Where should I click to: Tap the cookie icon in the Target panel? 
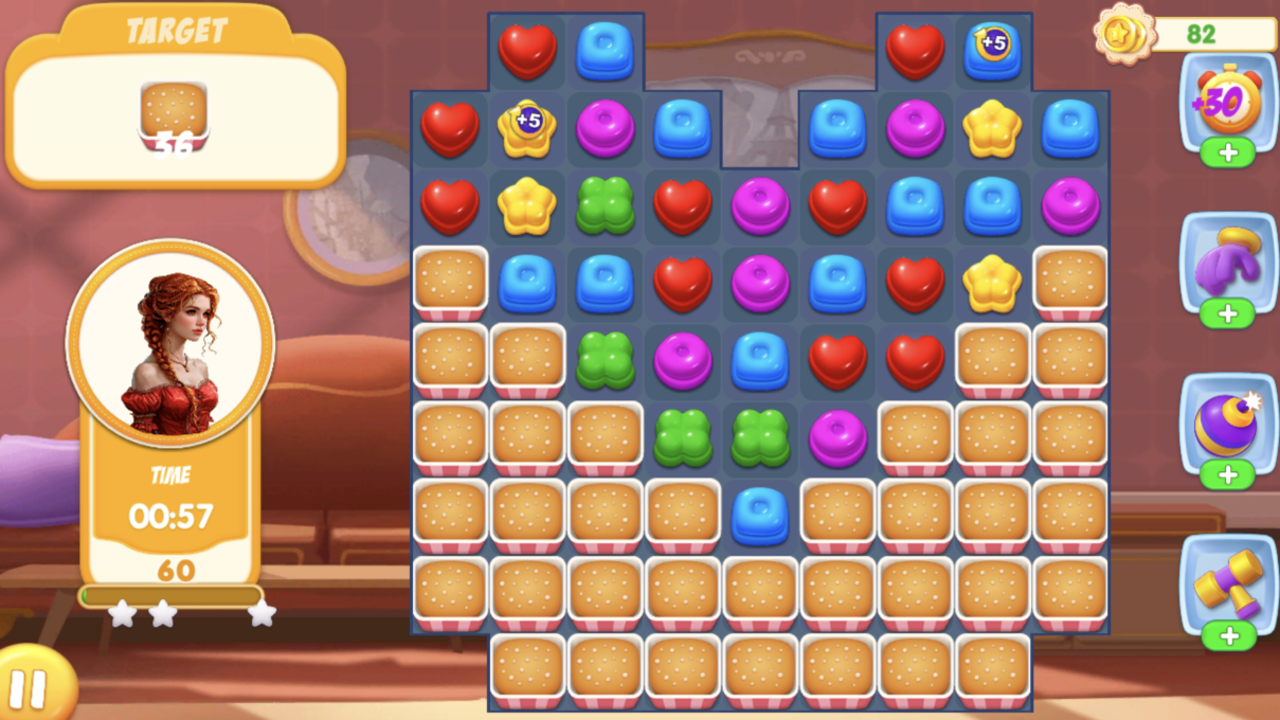175,110
